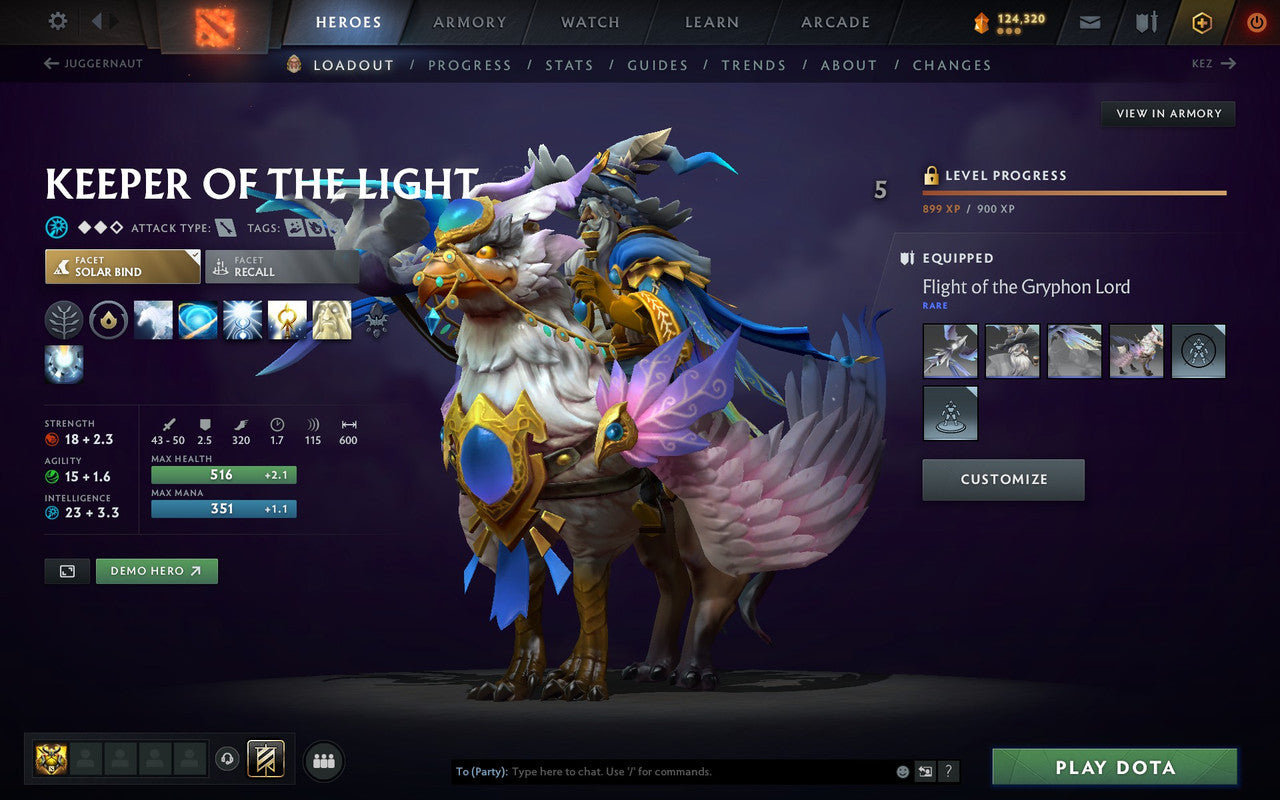Select the Illuminate ability icon
The height and width of the screenshot is (800, 1280).
tap(243, 320)
